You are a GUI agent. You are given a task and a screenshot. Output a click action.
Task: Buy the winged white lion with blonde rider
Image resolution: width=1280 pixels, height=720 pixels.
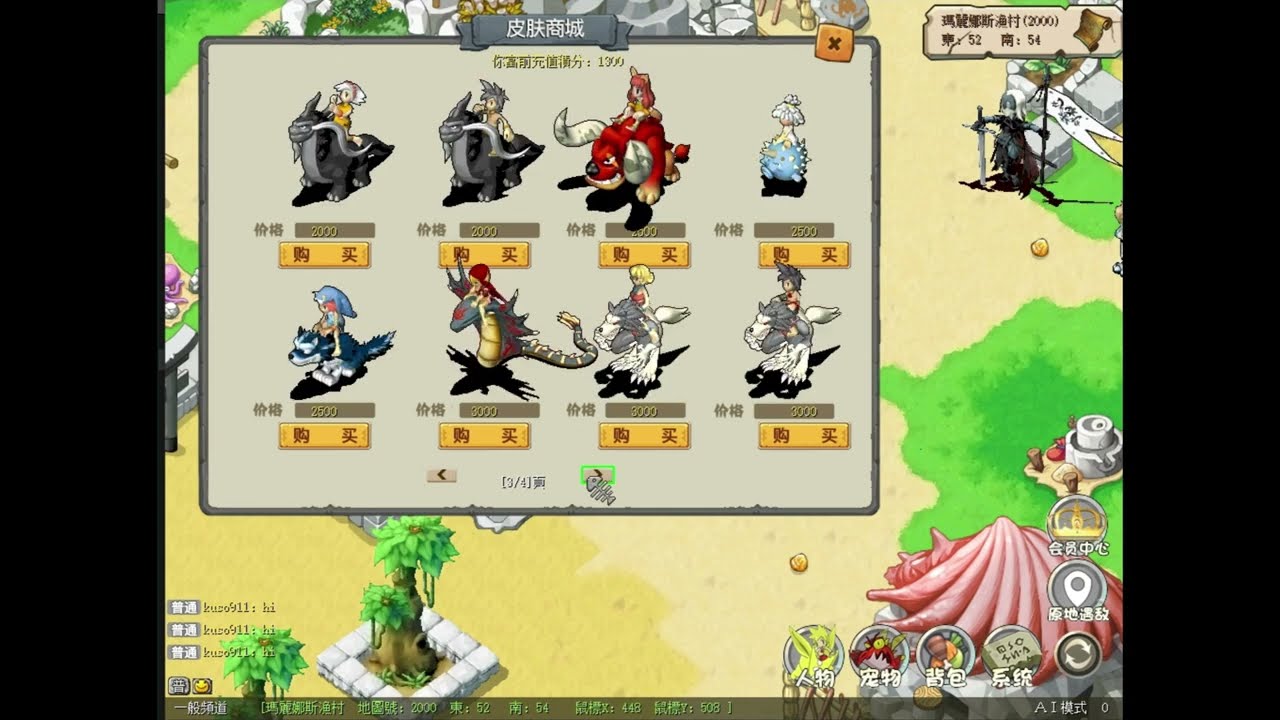pyautogui.click(x=644, y=436)
